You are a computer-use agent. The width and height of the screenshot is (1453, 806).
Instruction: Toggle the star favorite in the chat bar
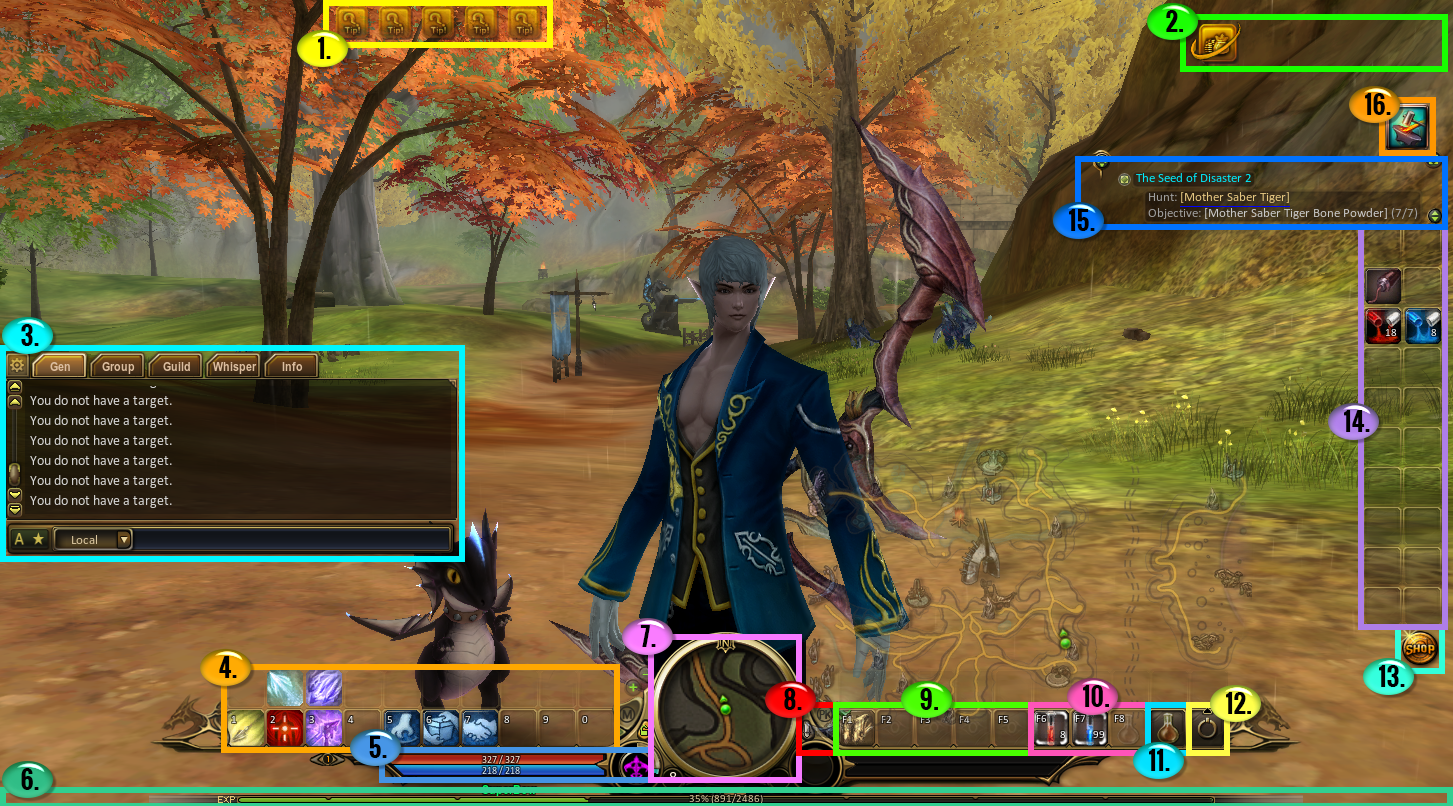click(x=38, y=539)
